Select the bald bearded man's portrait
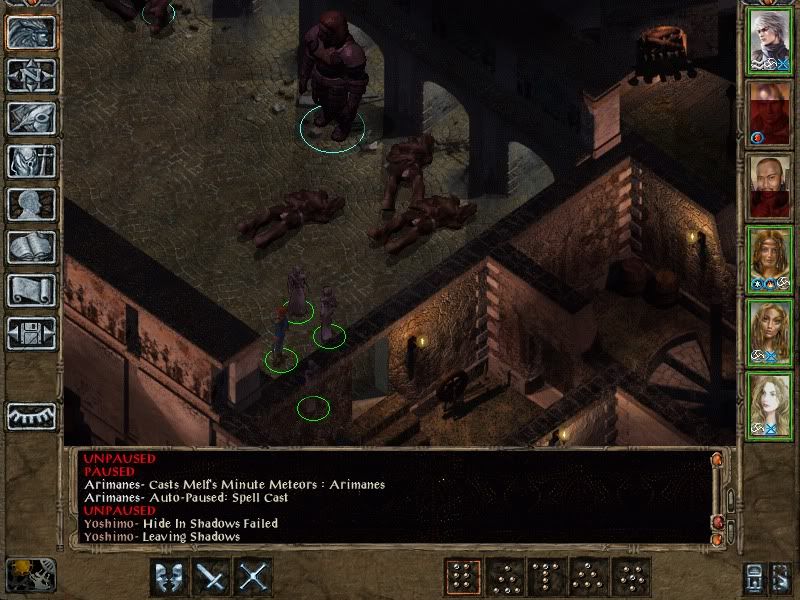Image resolution: width=800 pixels, height=600 pixels. click(x=769, y=188)
